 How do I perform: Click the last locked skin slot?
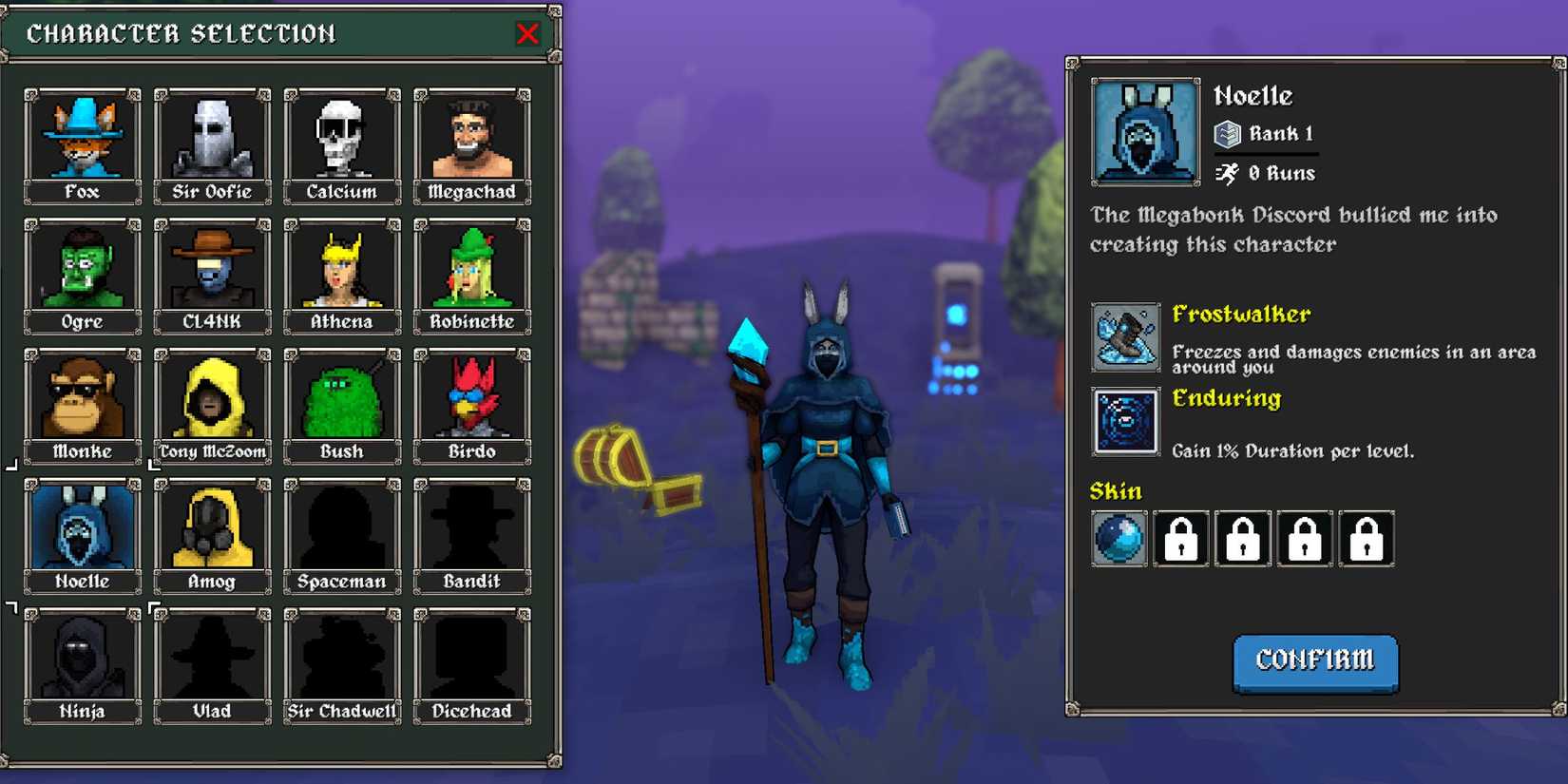coord(1367,538)
